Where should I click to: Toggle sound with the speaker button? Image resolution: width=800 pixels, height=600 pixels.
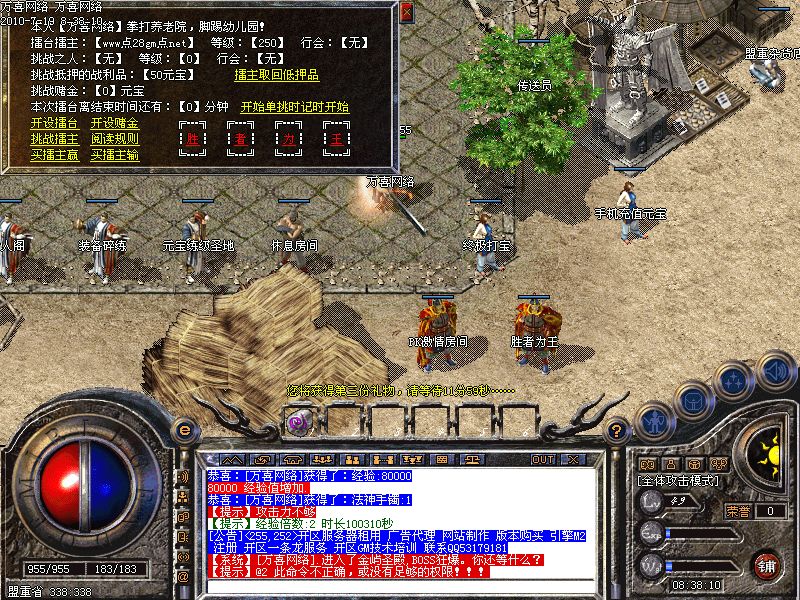[774, 368]
